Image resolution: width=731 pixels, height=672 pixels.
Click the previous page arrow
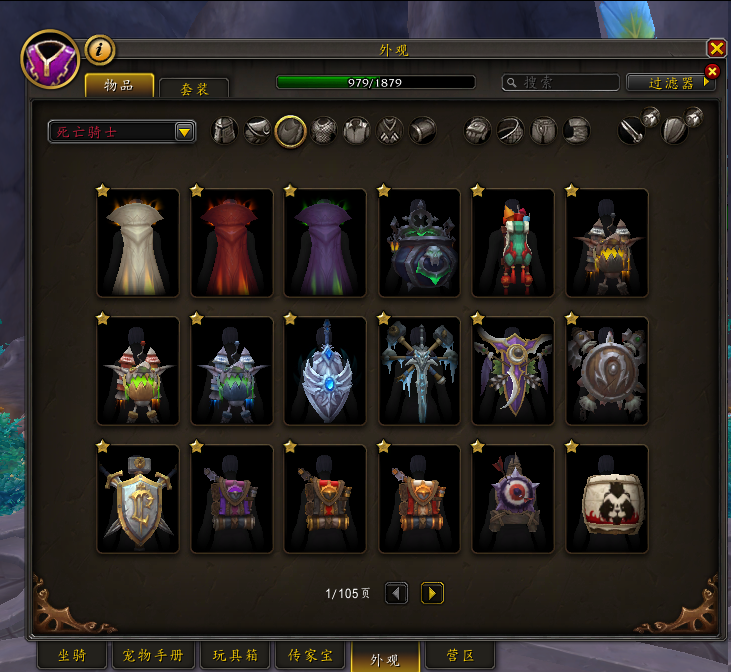point(397,593)
